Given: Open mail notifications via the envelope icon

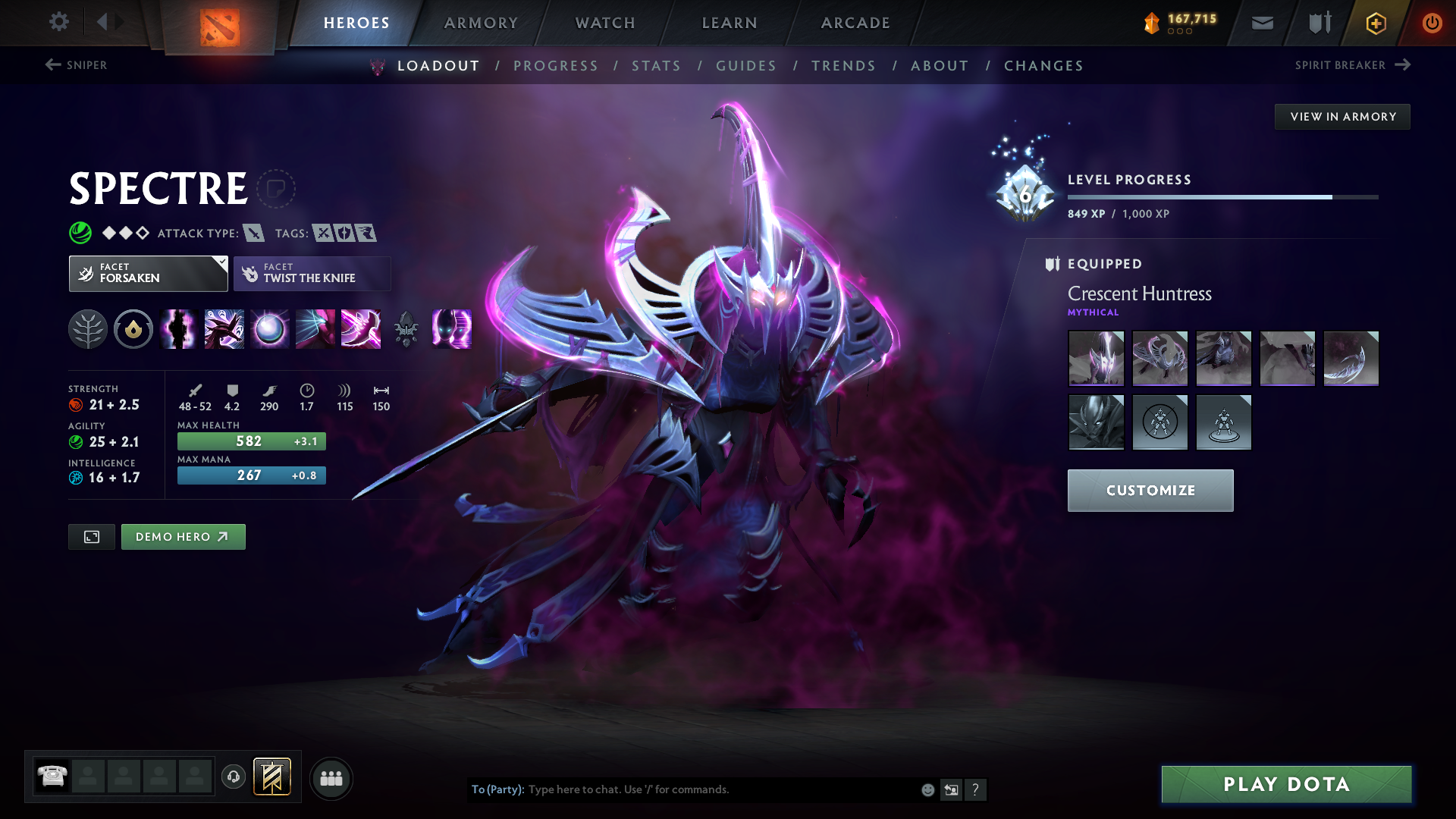Looking at the screenshot, I should [x=1261, y=23].
